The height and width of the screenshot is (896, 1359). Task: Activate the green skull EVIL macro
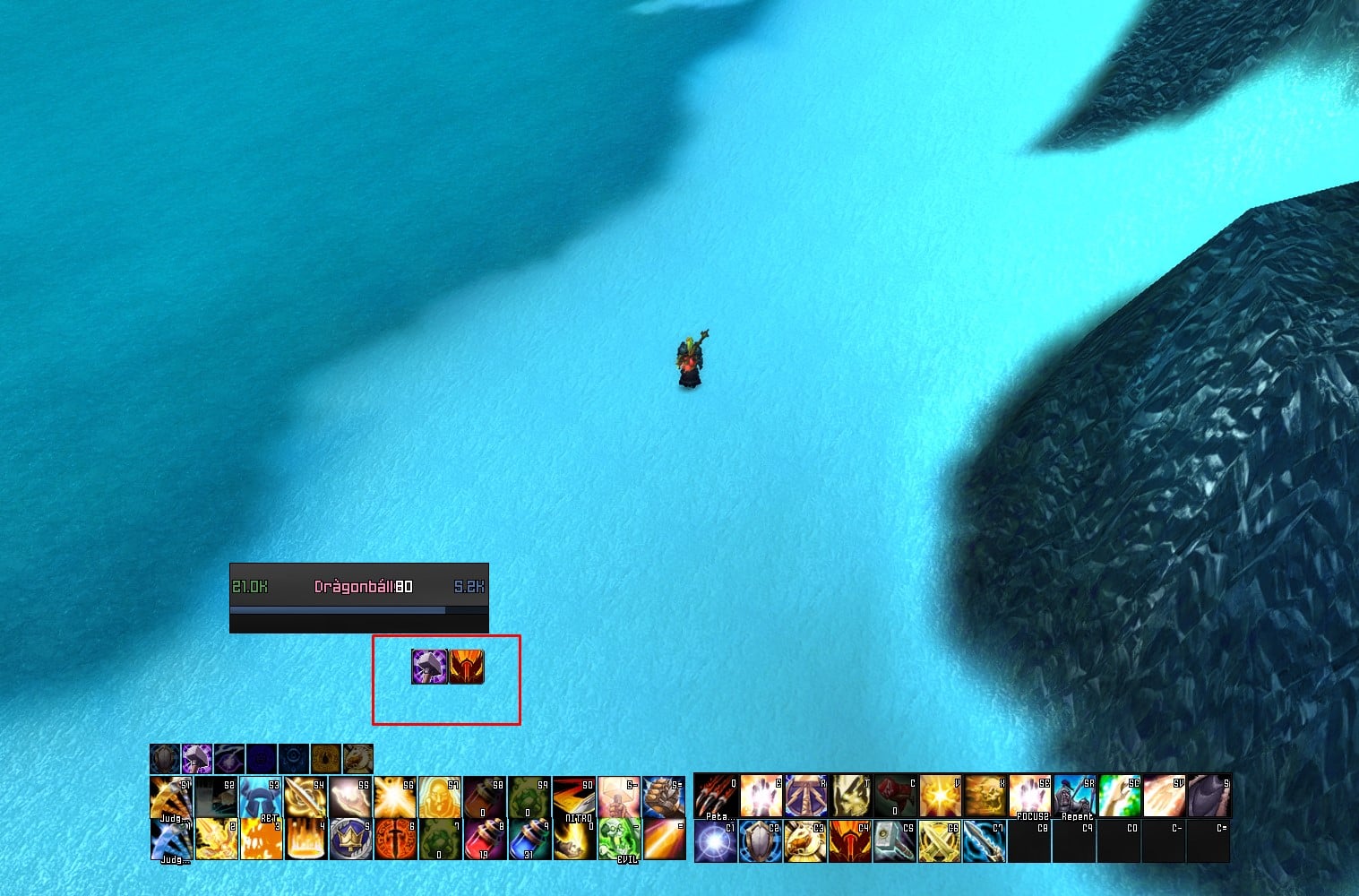pos(619,840)
